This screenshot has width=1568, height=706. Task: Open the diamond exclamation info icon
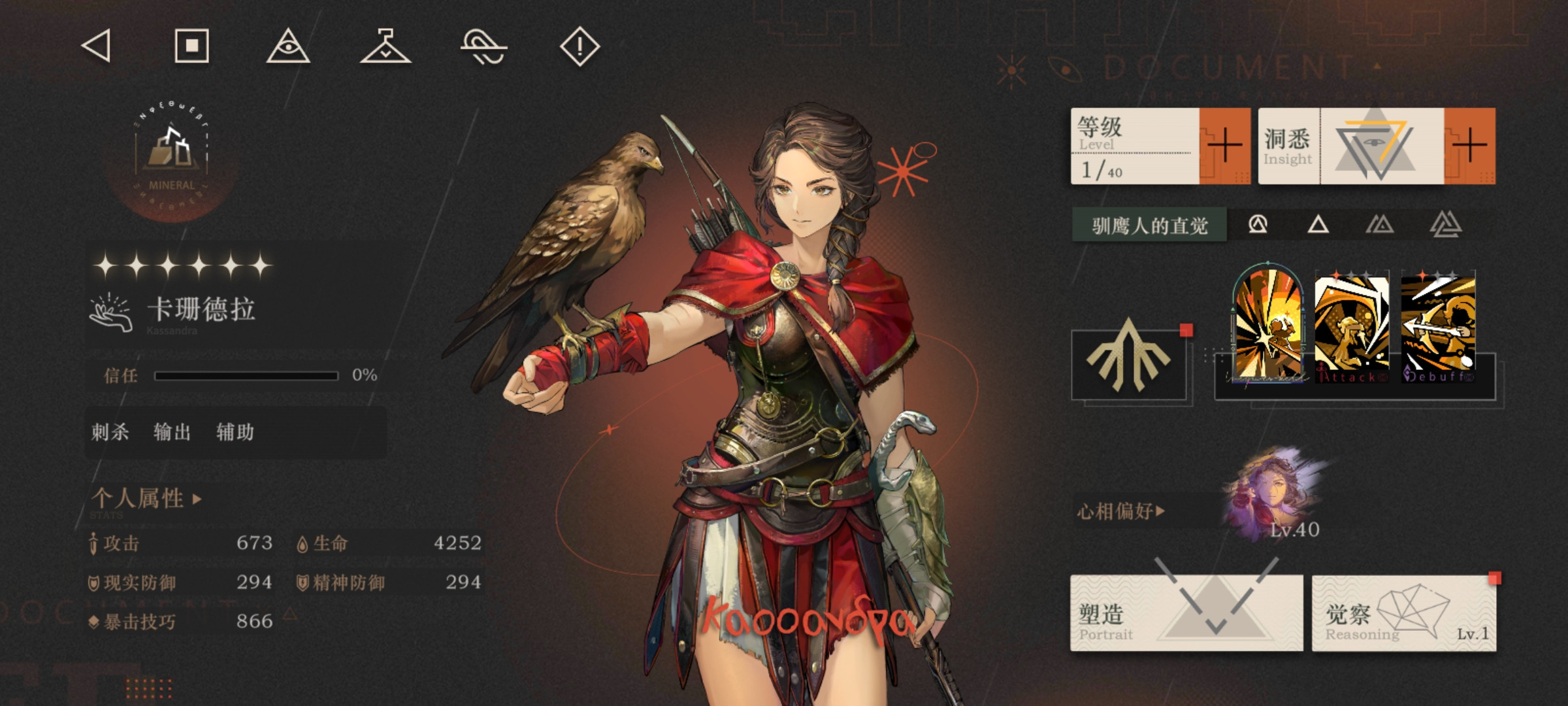[580, 46]
